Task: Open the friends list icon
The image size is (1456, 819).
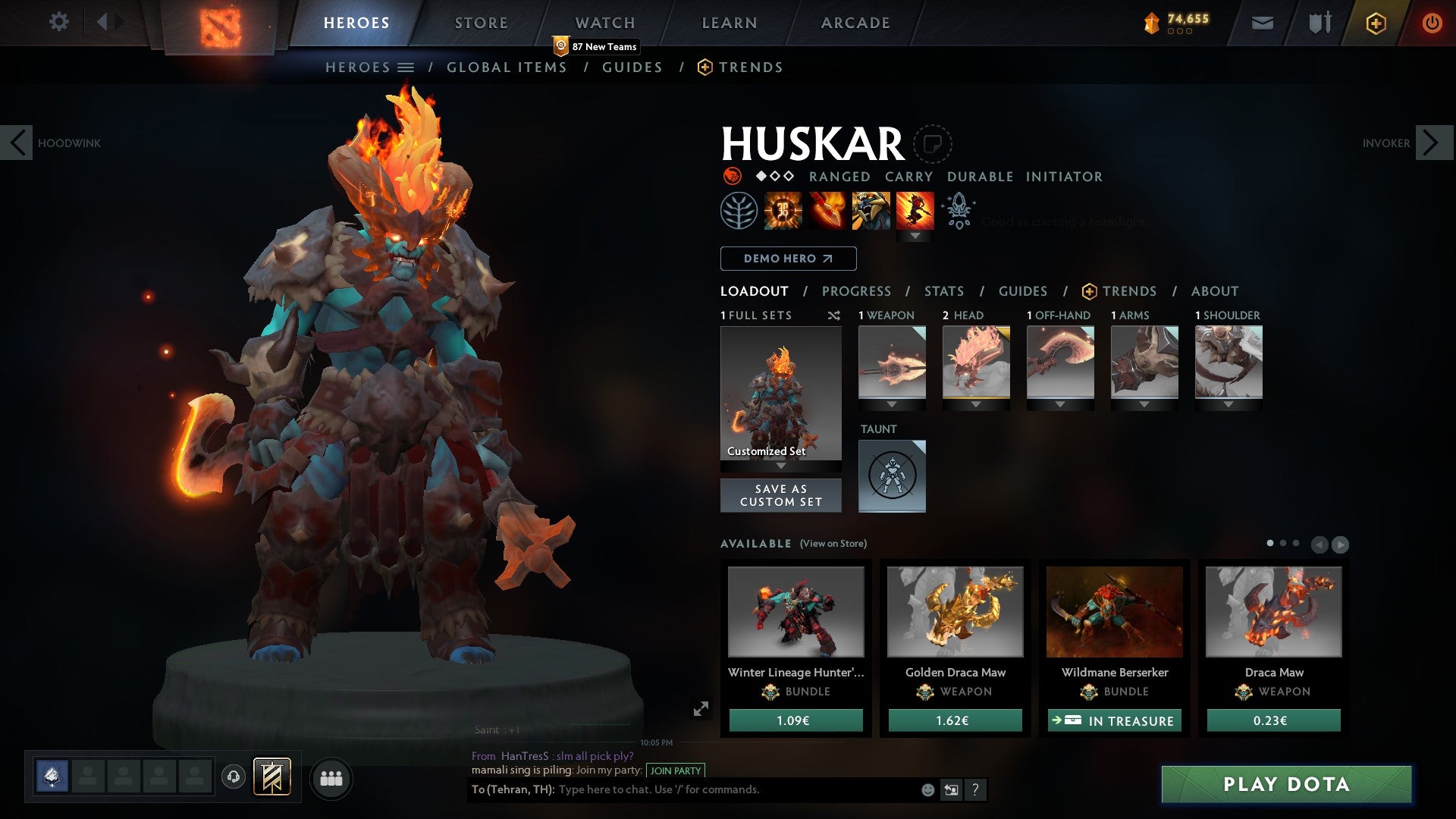Action: [x=331, y=777]
